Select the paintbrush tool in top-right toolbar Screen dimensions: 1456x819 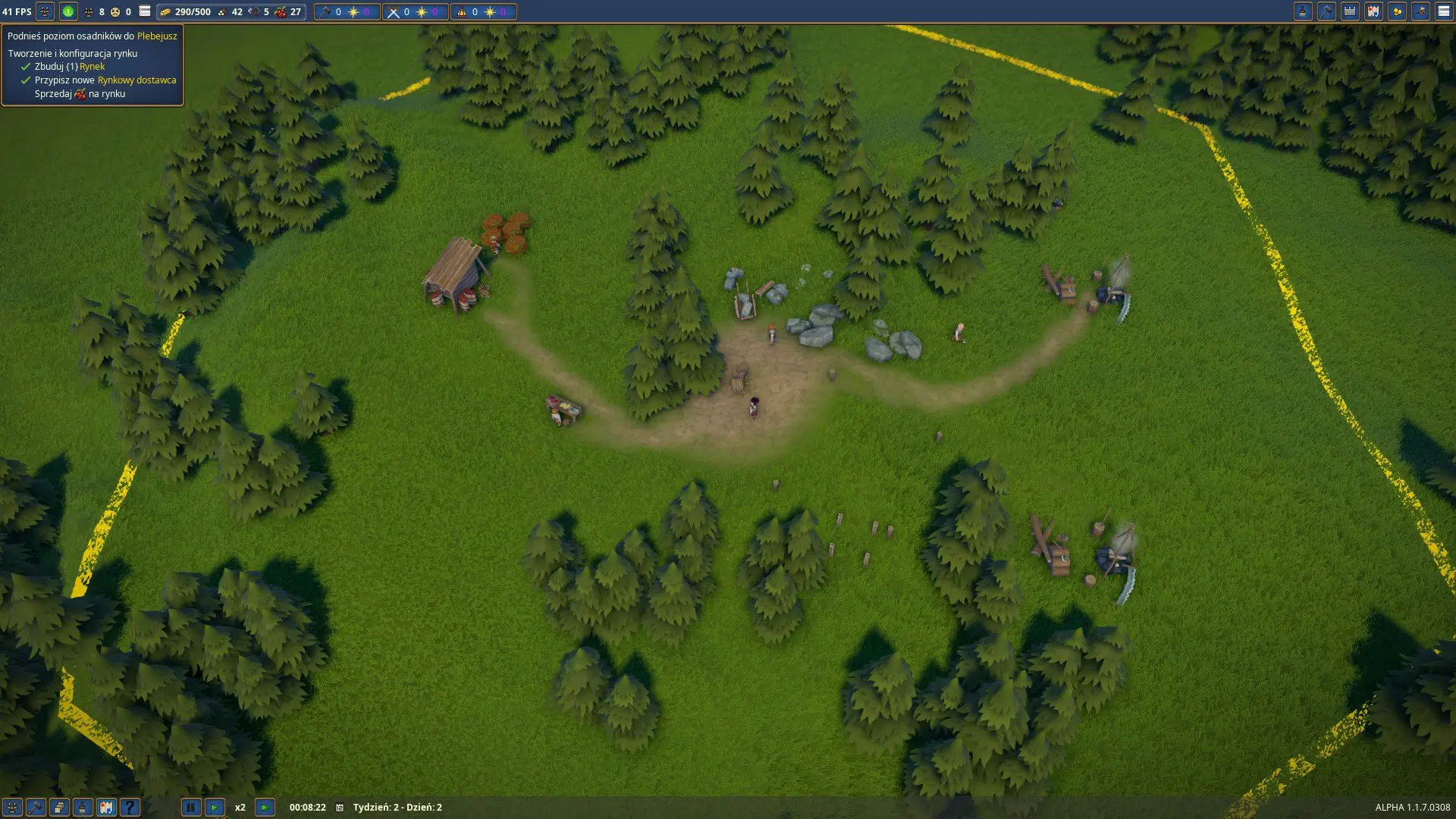click(x=1303, y=11)
